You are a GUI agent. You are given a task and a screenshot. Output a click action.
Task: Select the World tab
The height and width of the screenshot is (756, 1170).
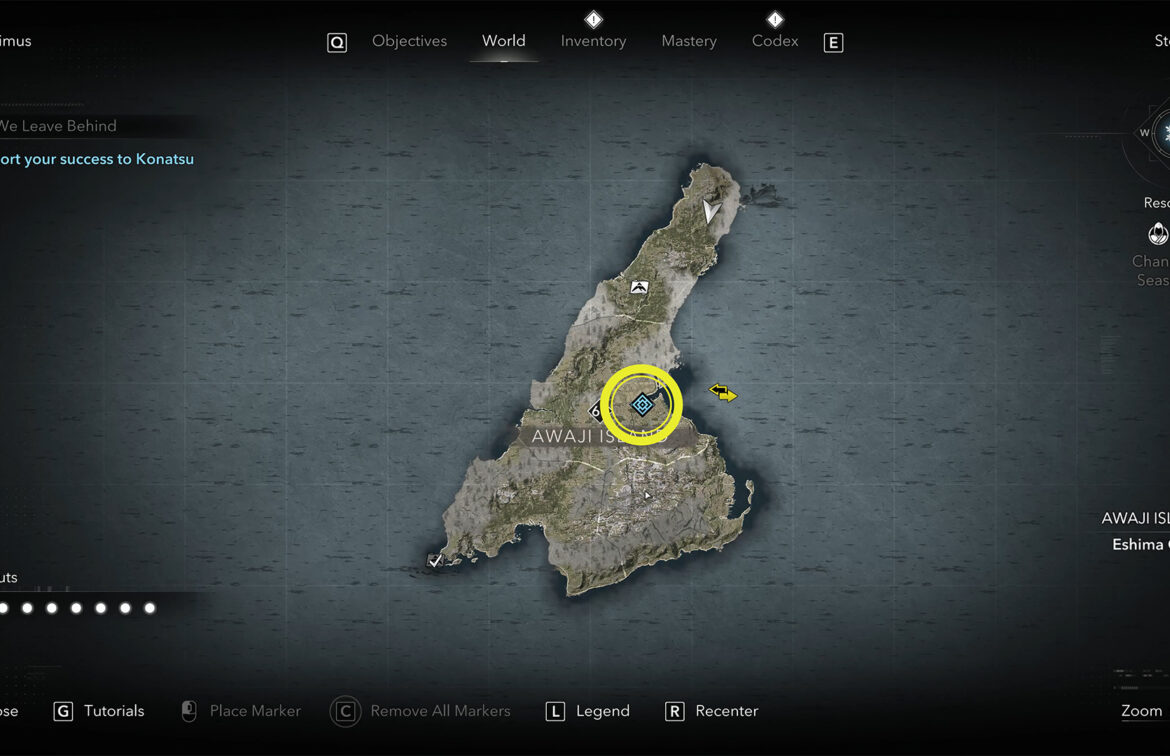[x=503, y=41]
